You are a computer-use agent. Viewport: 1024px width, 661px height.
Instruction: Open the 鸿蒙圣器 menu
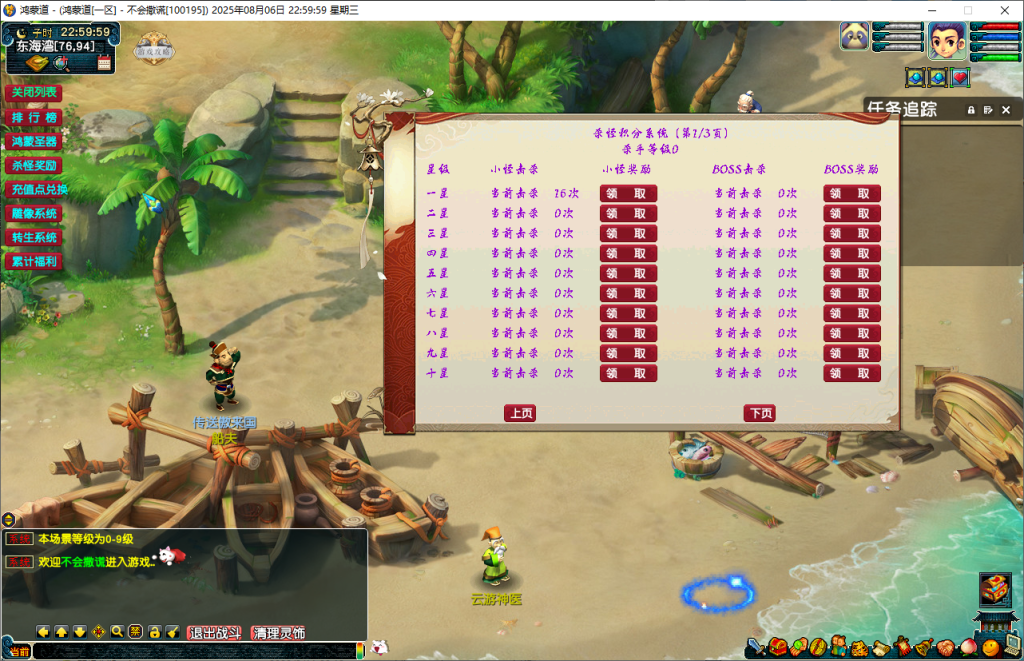[35, 141]
